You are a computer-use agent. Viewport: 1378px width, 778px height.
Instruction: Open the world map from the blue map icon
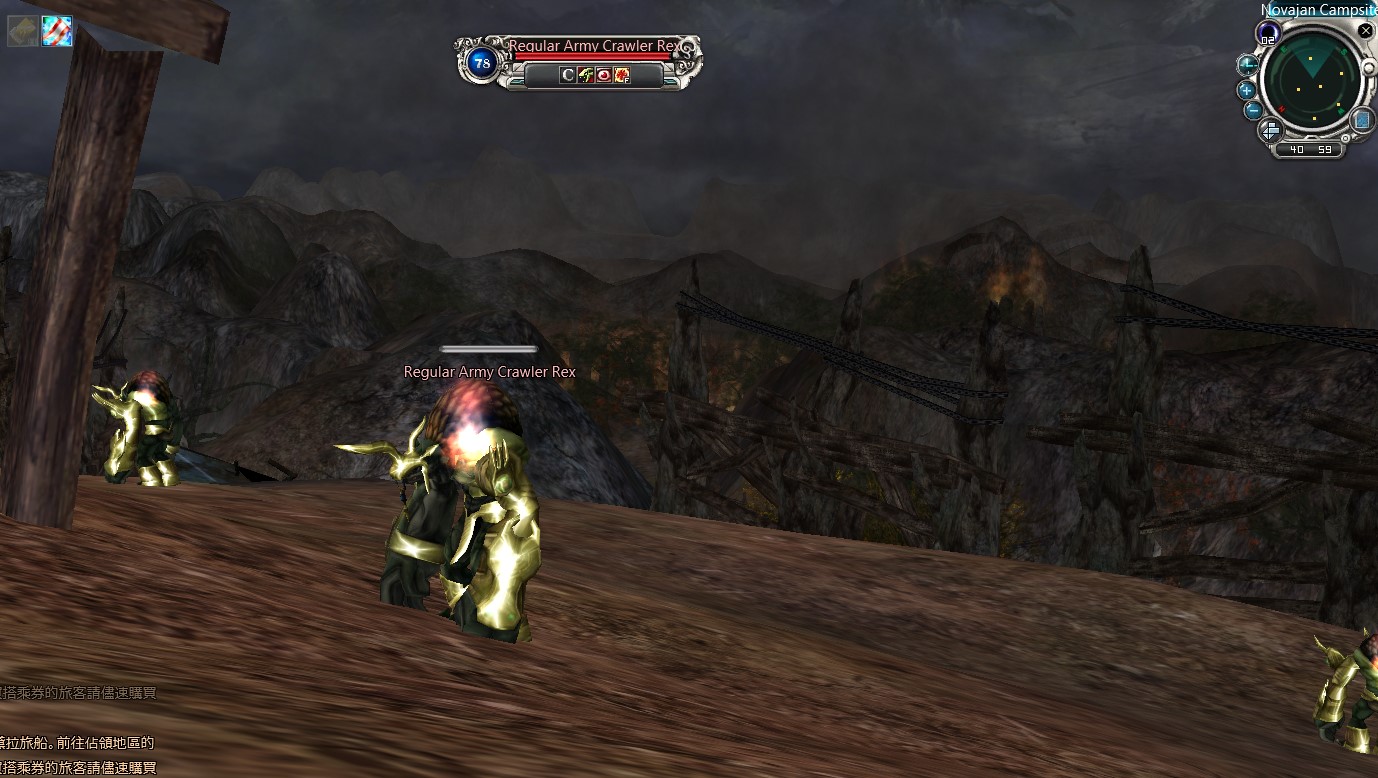click(1362, 120)
